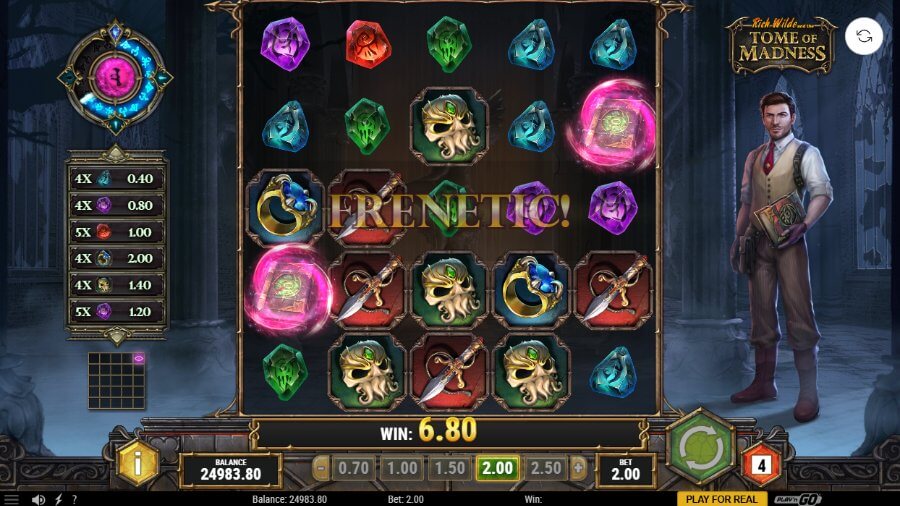Open the yellow info paytable button
The image size is (900, 506).
pyautogui.click(x=138, y=464)
